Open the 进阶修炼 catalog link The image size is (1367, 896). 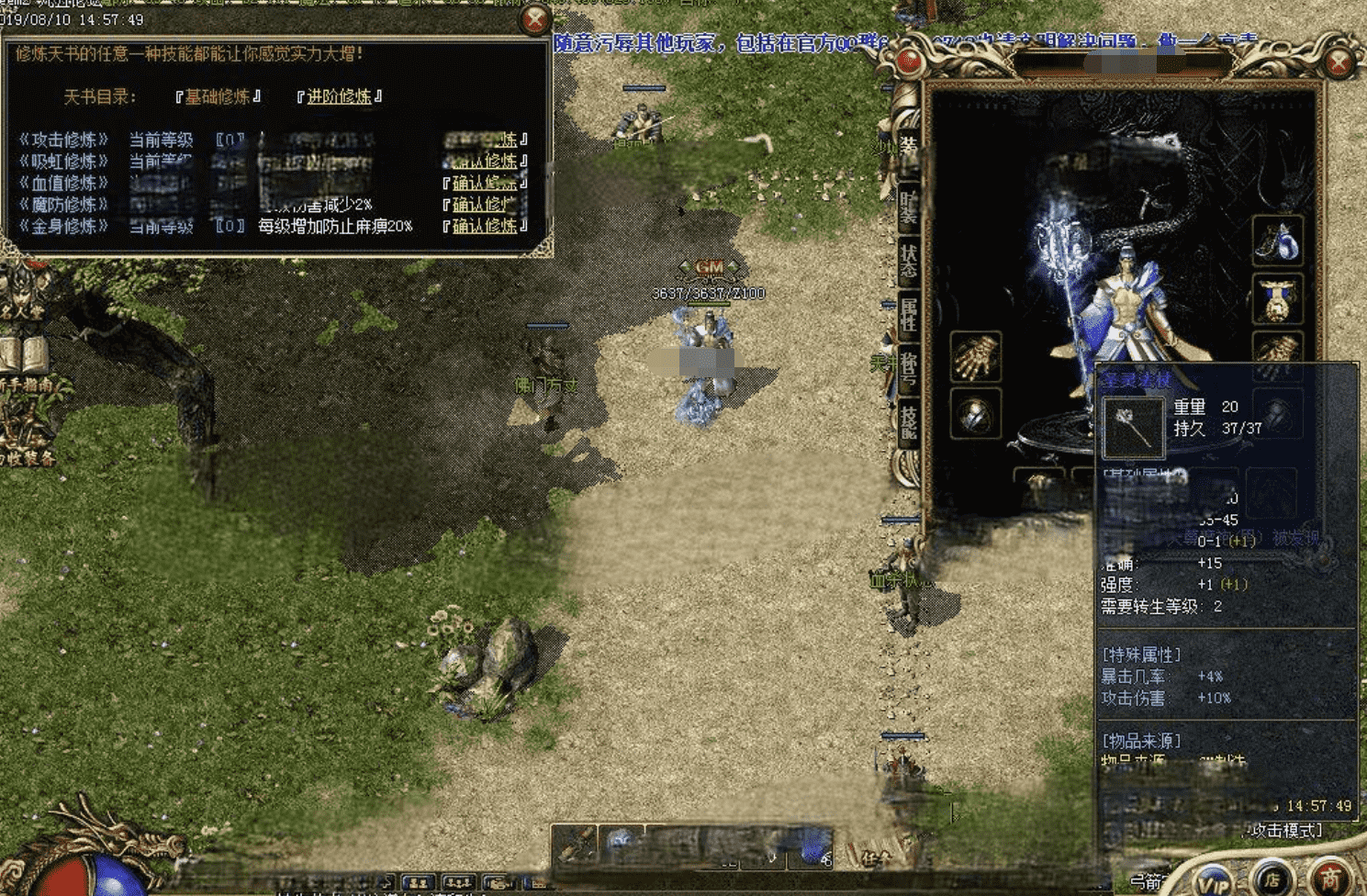point(339,96)
